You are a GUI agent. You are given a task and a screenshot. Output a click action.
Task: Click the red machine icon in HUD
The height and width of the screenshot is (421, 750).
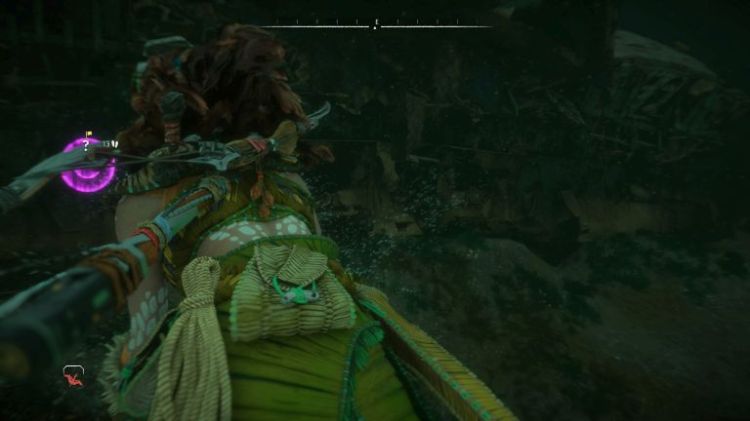point(73,376)
